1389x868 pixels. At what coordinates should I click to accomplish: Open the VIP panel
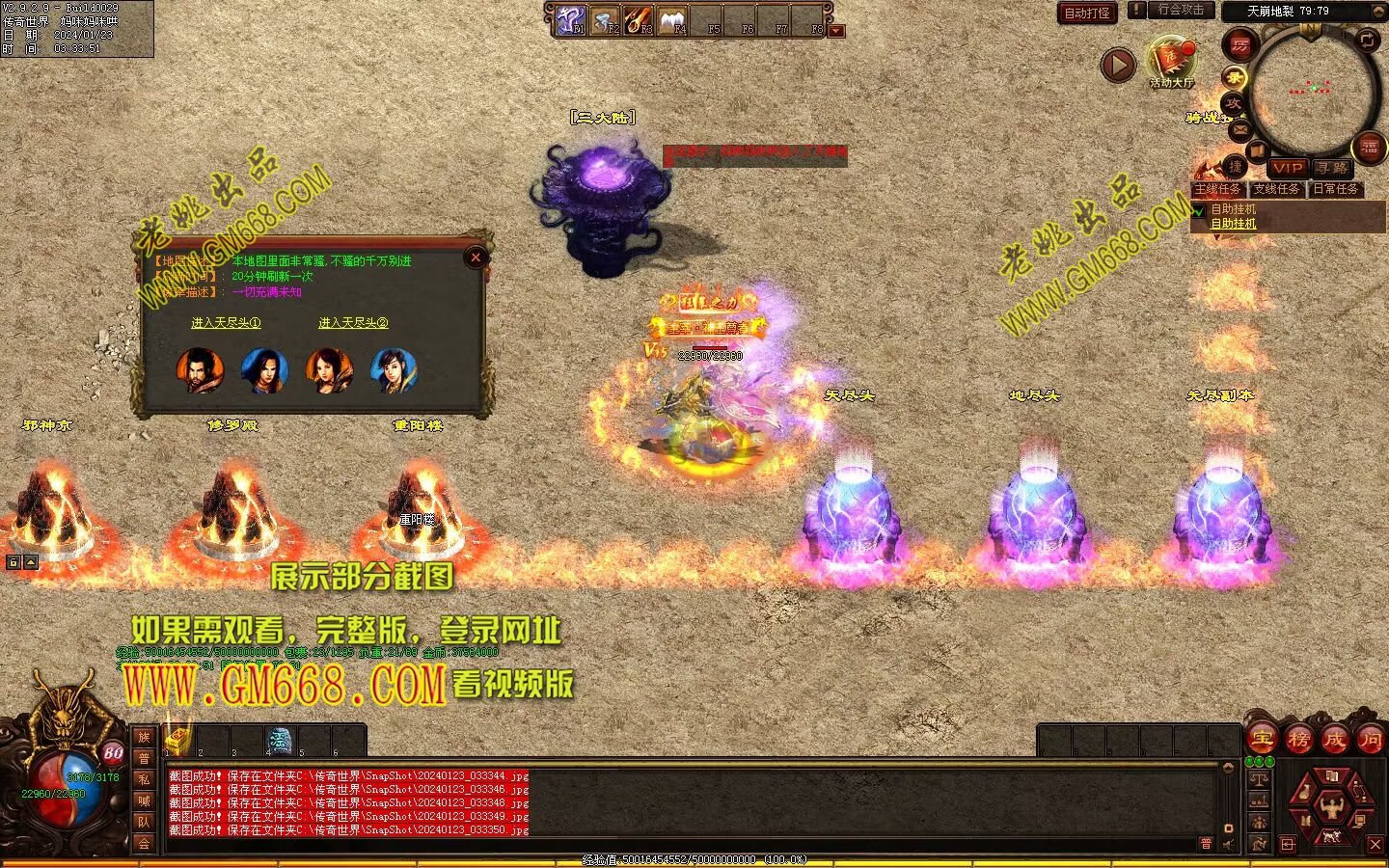point(1287,168)
